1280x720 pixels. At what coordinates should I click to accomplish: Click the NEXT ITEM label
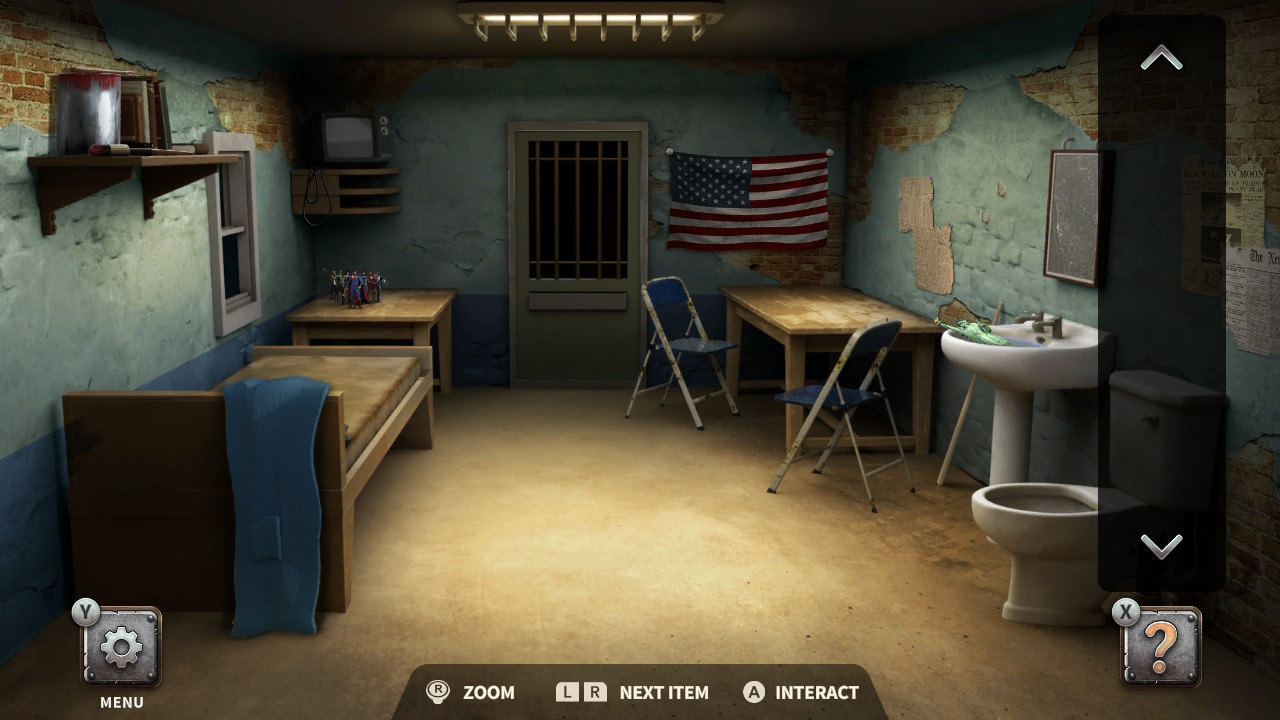pos(663,692)
